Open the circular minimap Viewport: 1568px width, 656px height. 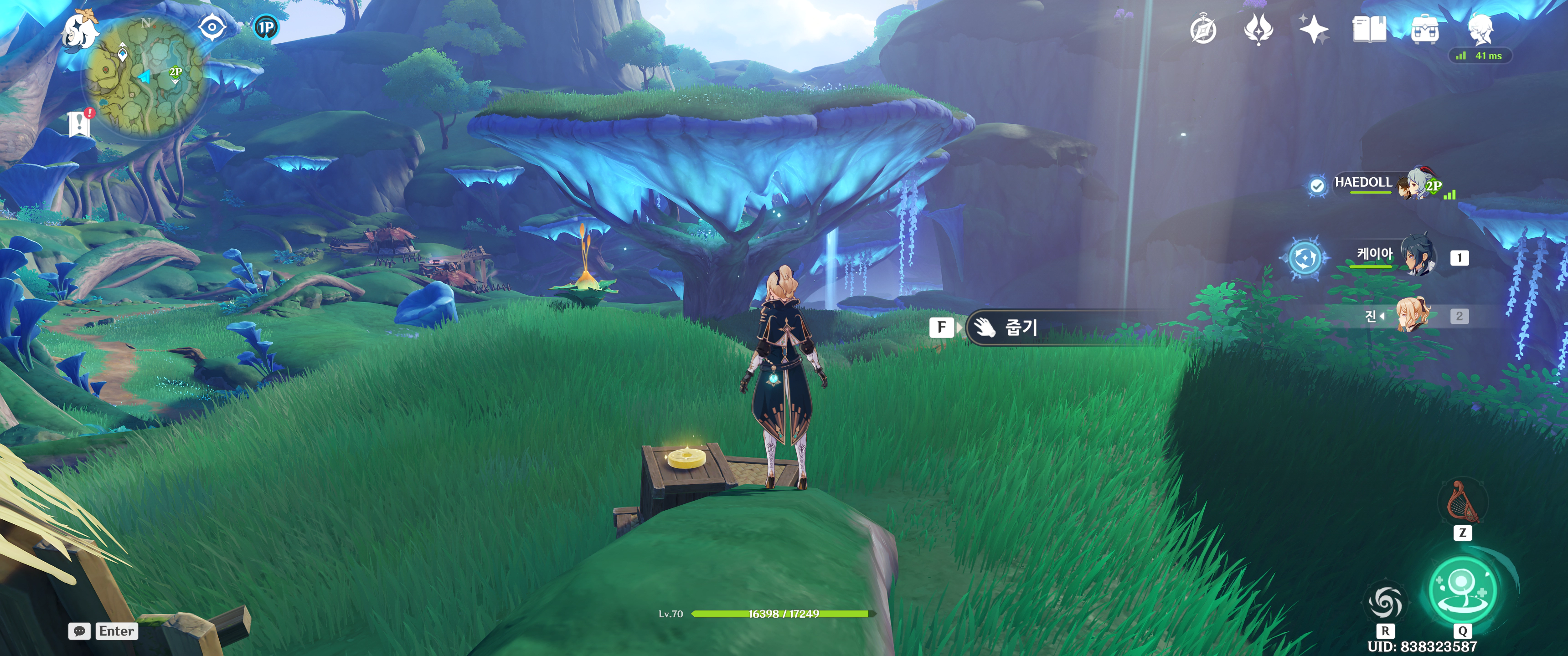pos(144,76)
